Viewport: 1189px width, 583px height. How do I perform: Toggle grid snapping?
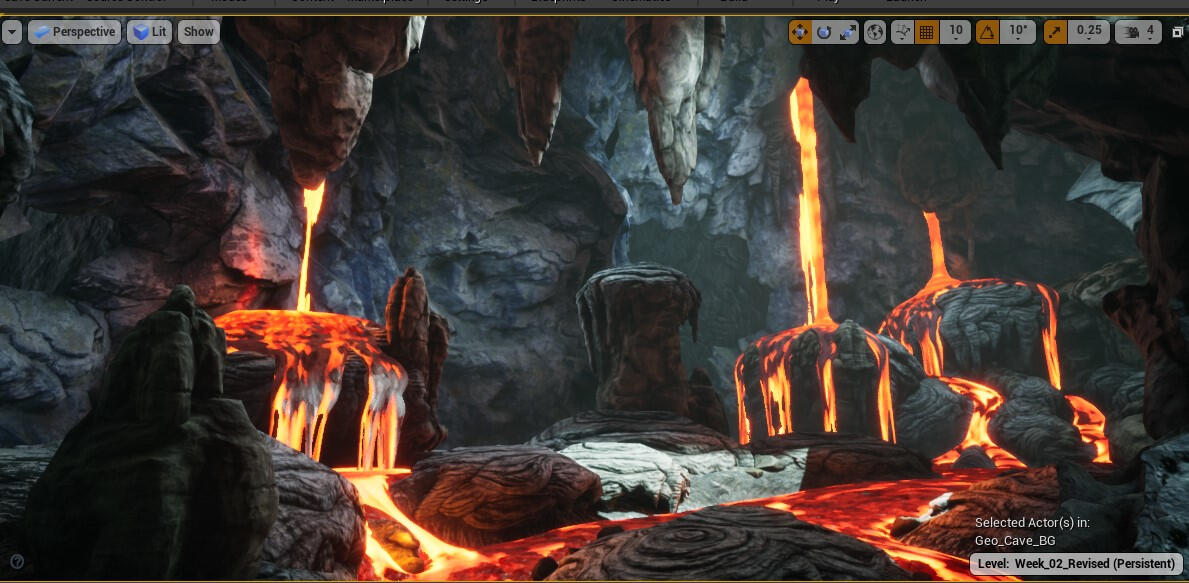coord(927,32)
